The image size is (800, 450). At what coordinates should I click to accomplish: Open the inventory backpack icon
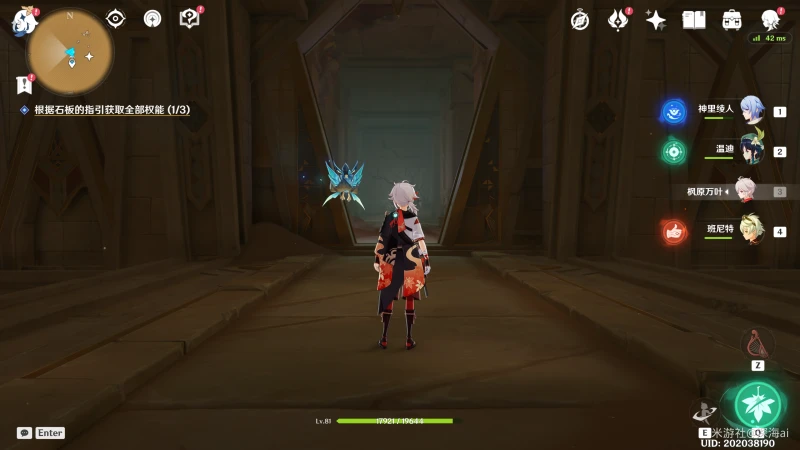point(732,20)
